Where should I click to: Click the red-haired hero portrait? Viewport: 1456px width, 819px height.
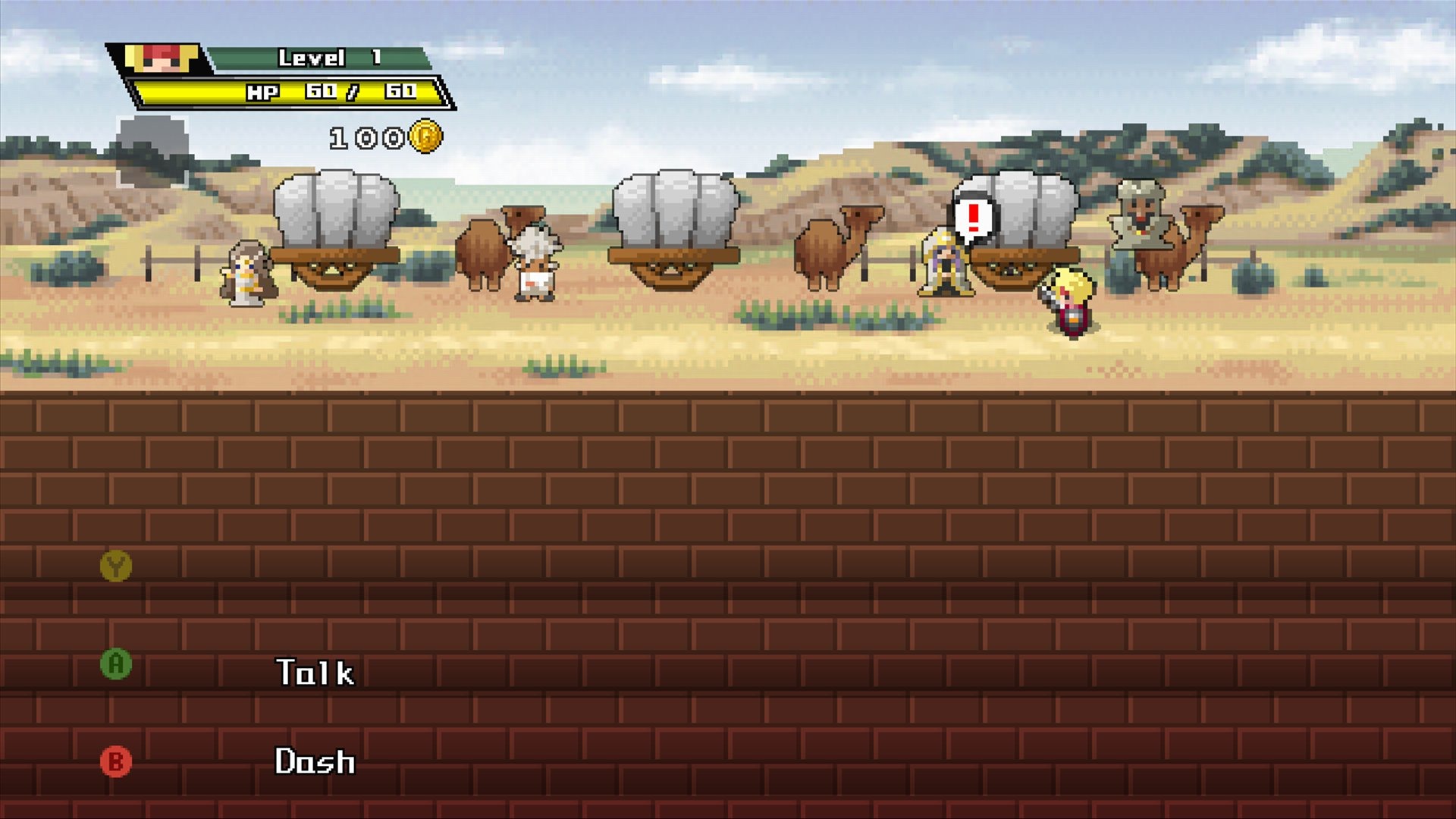tap(162, 58)
